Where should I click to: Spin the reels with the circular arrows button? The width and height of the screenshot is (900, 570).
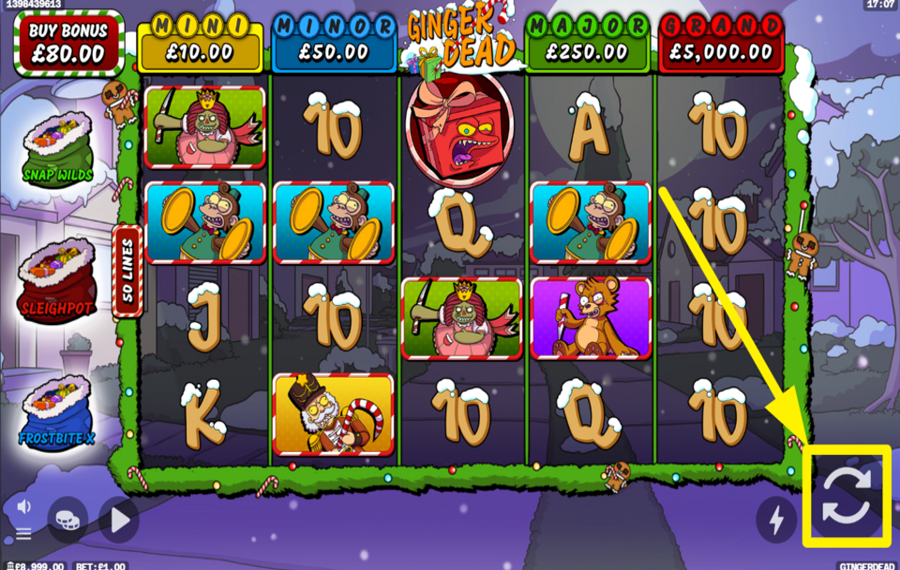point(846,497)
